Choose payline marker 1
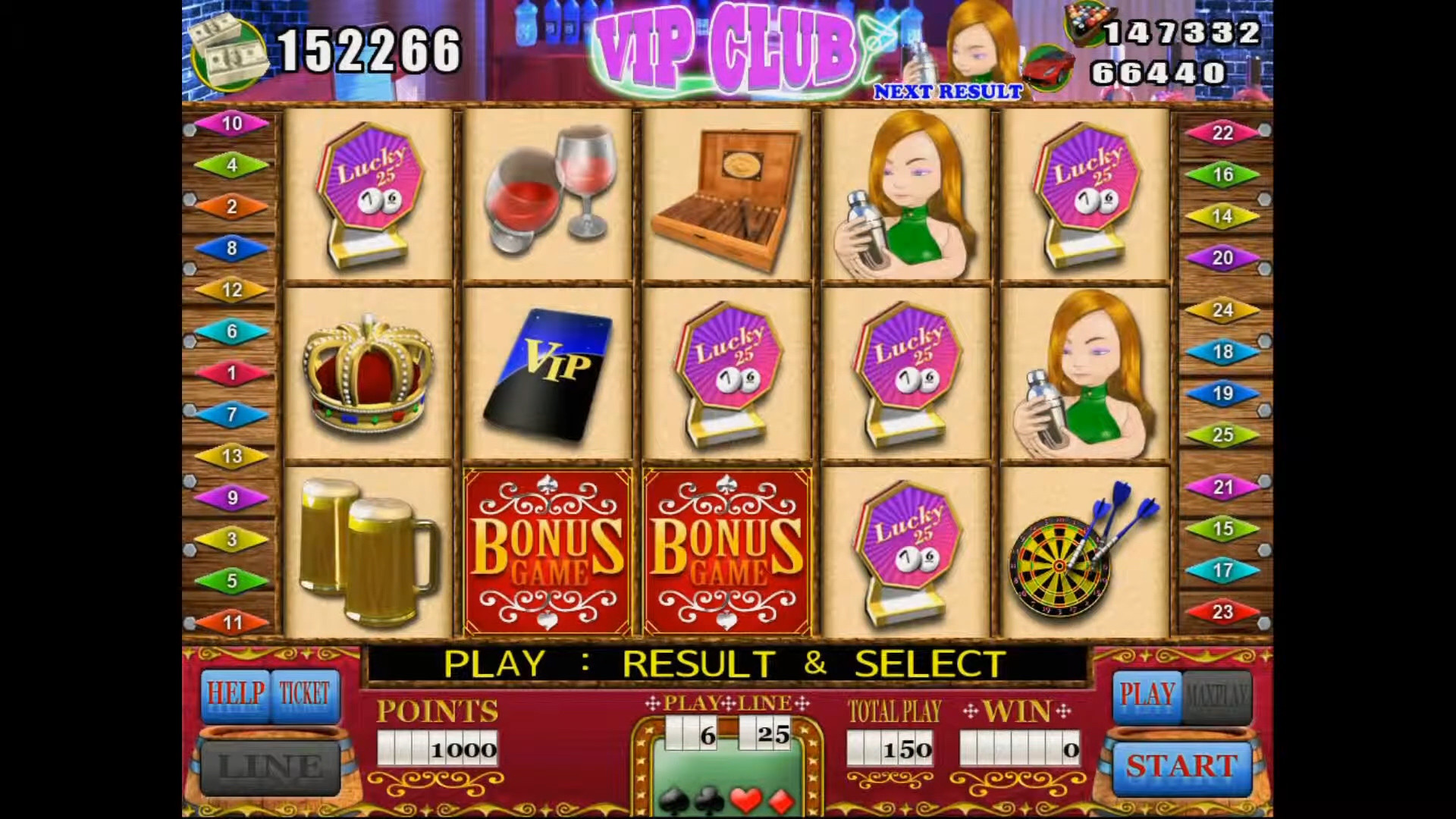This screenshot has height=819, width=1456. tap(232, 373)
